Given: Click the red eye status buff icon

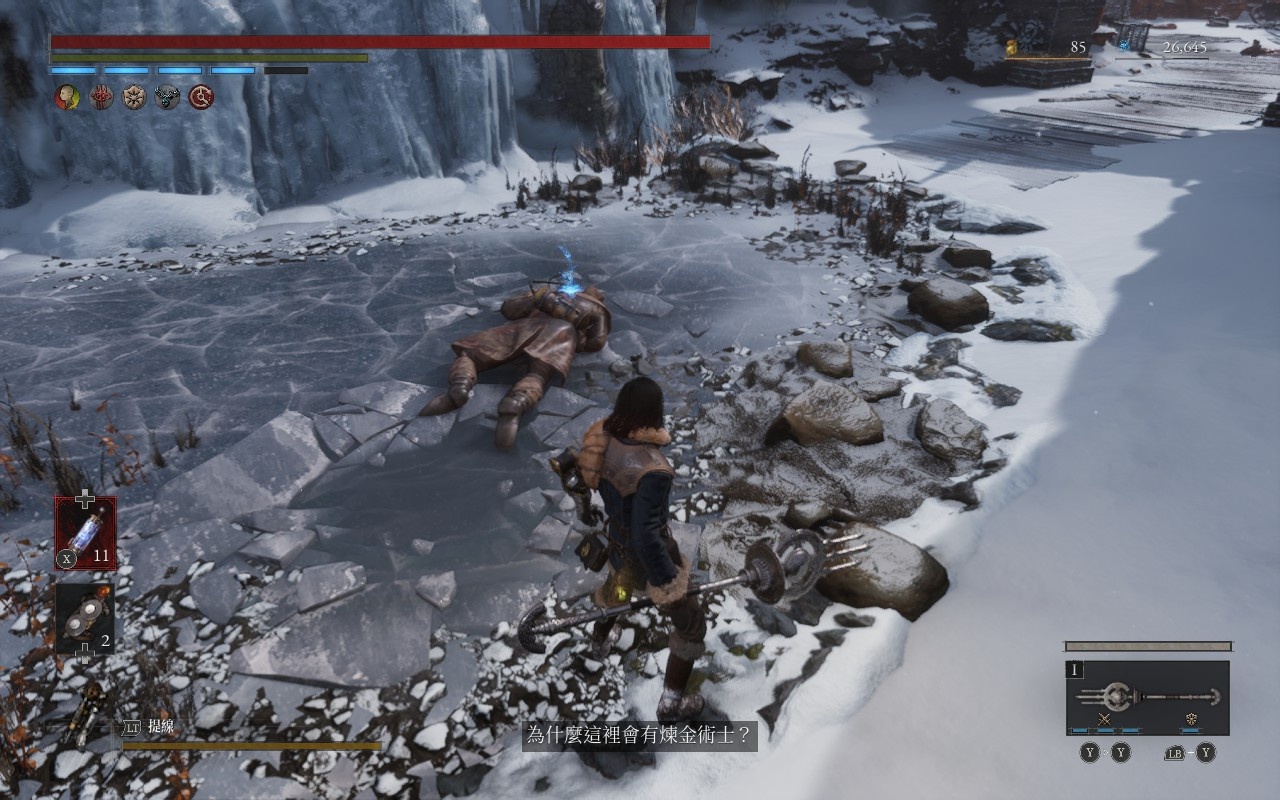Looking at the screenshot, I should point(101,97).
